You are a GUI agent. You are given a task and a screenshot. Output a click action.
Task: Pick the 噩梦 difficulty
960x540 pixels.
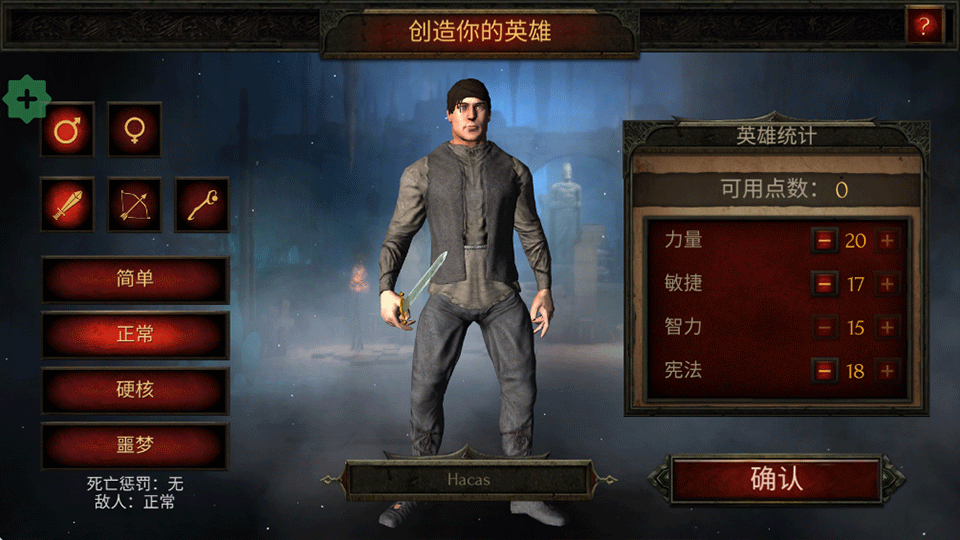pyautogui.click(x=135, y=446)
